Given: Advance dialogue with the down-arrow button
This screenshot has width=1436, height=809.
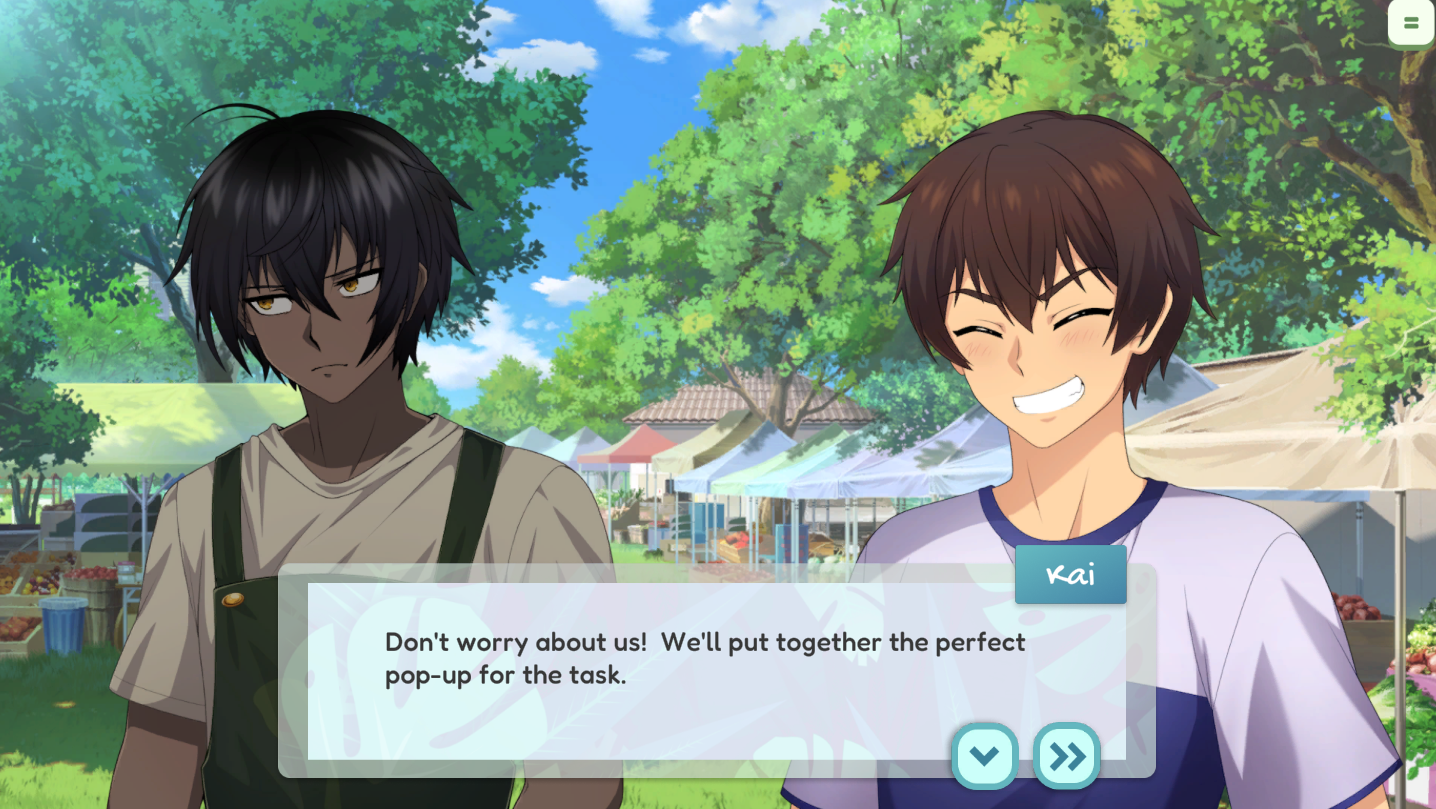Looking at the screenshot, I should pos(984,756).
